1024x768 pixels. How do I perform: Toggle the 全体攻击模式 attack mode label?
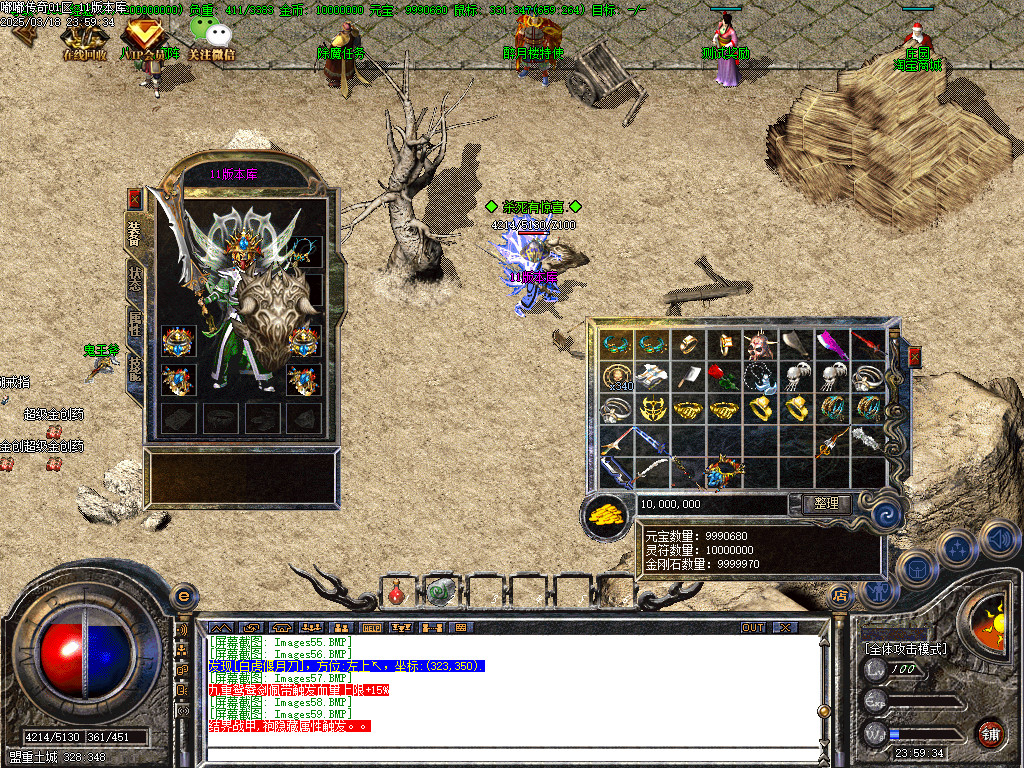click(x=905, y=649)
